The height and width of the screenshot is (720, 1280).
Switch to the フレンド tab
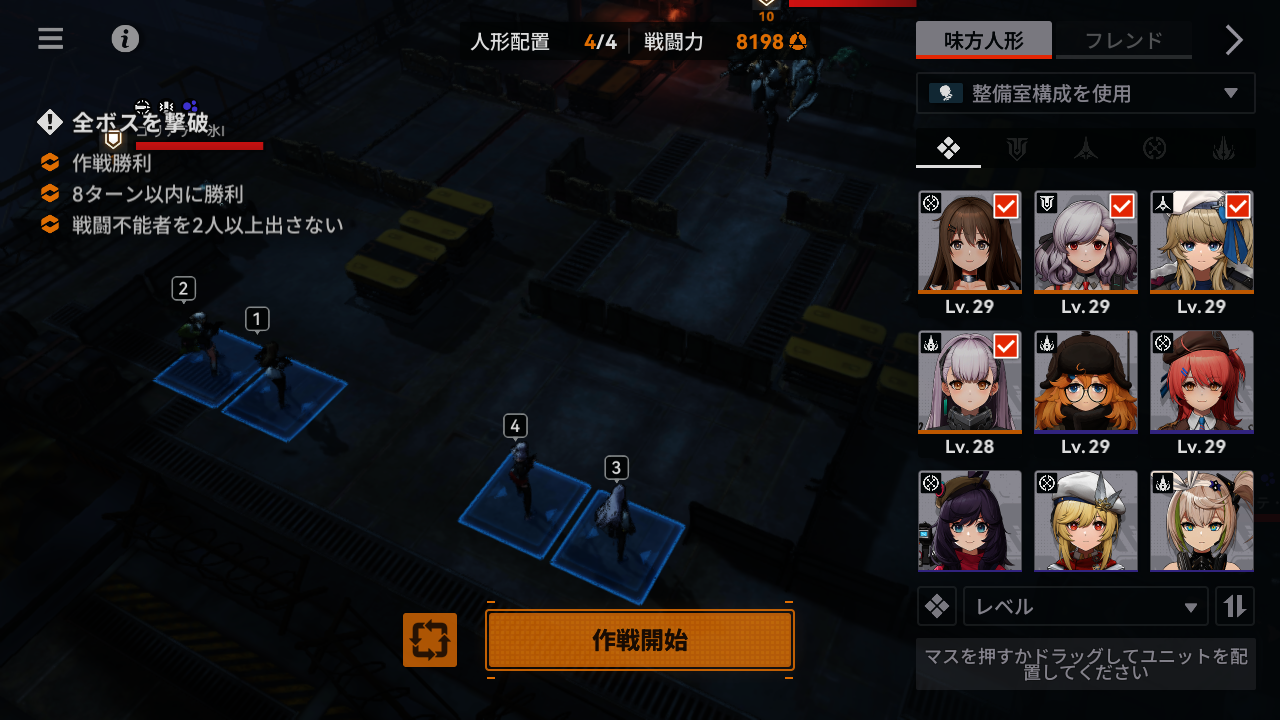point(1123,39)
